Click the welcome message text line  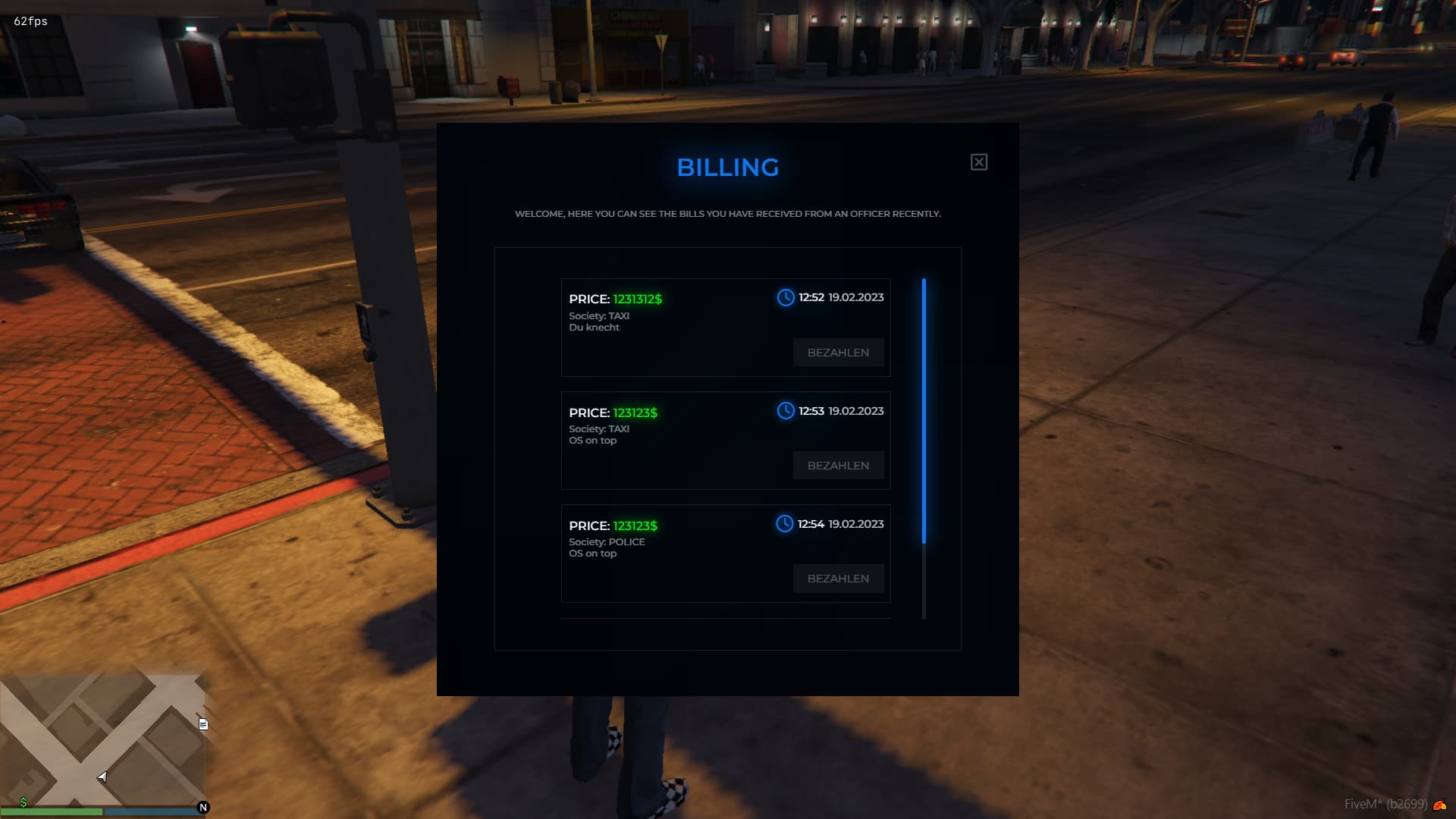pos(727,214)
